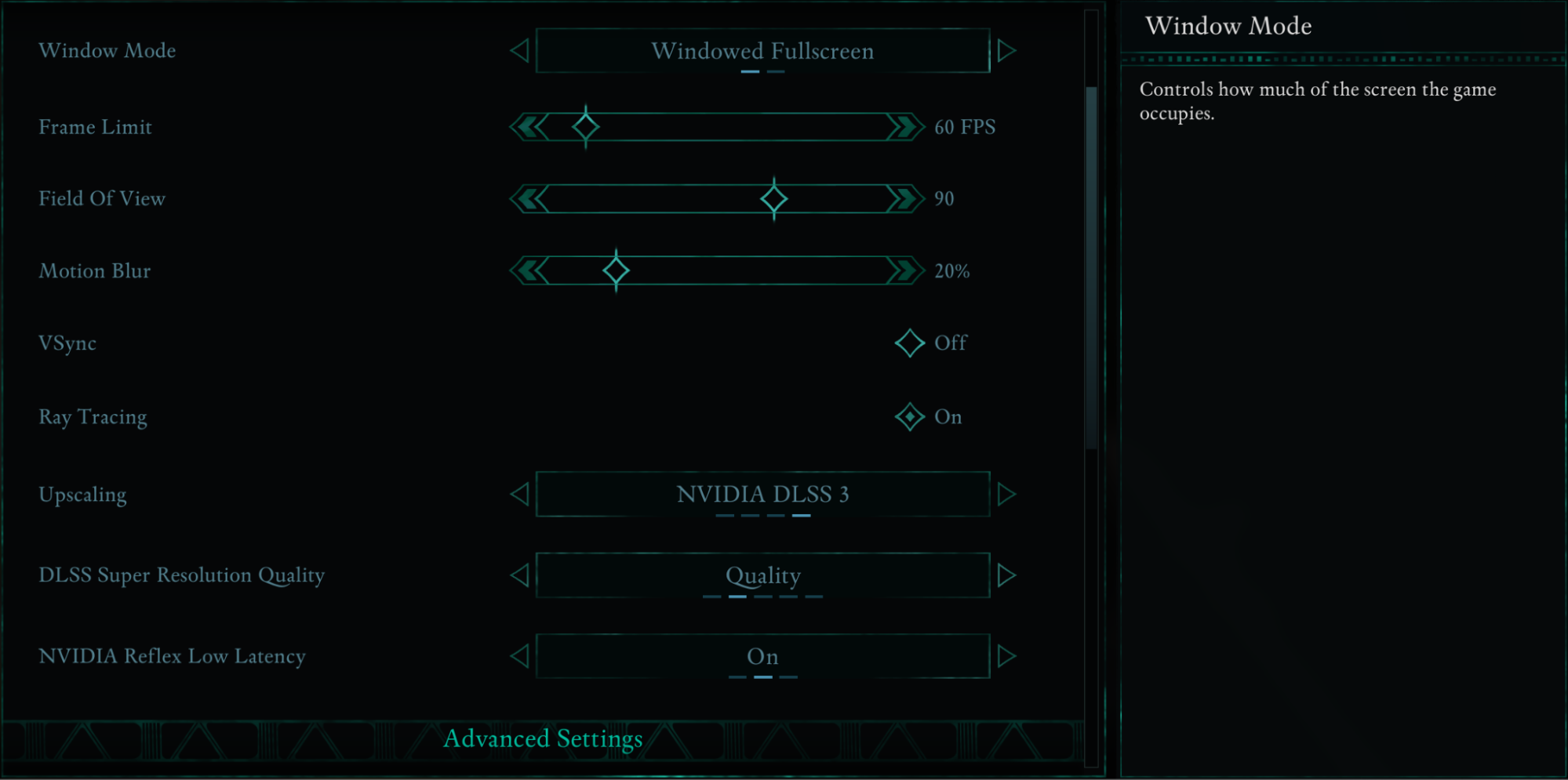Disable Ray Tracing
Image resolution: width=1568 pixels, height=780 pixels.
tap(909, 416)
